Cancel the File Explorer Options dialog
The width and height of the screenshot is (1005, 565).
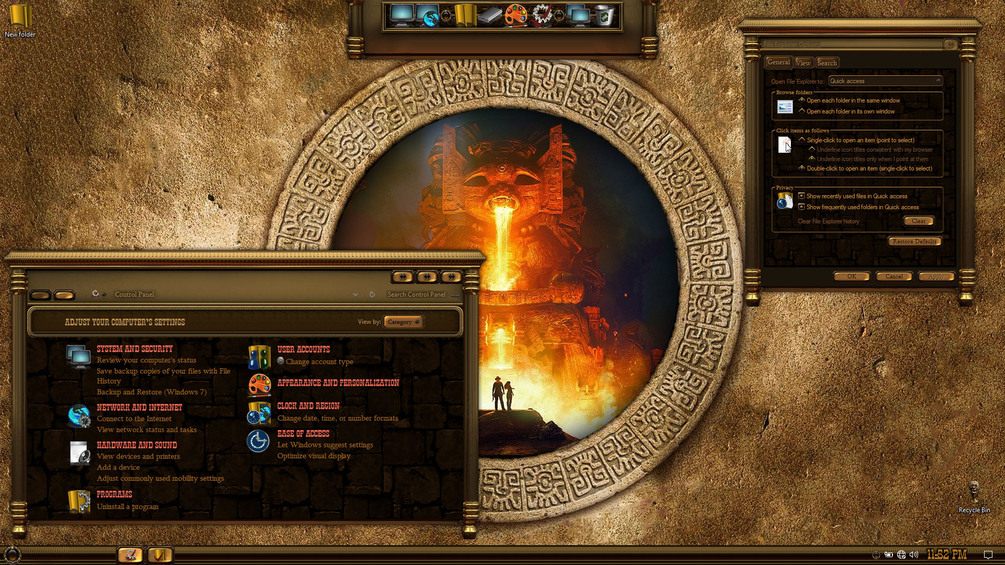point(893,276)
